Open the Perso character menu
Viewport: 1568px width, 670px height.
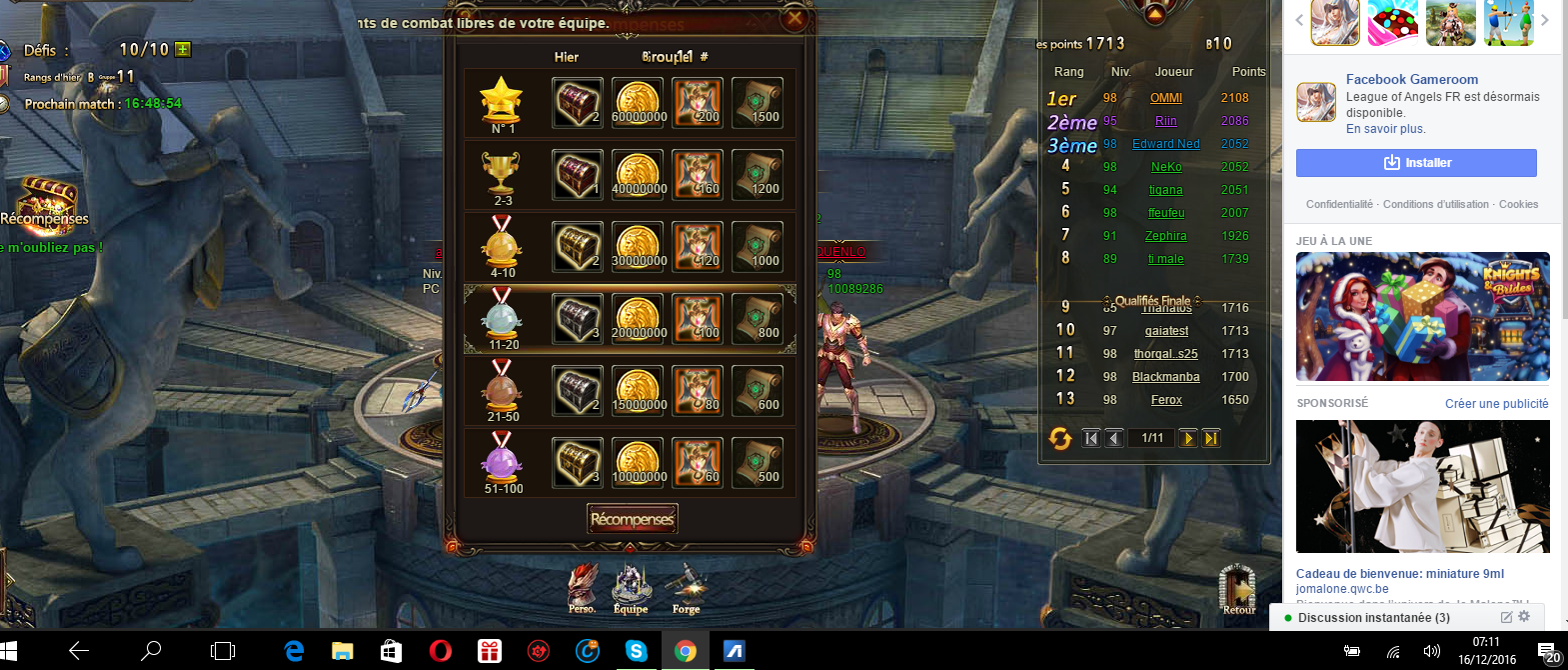(583, 587)
